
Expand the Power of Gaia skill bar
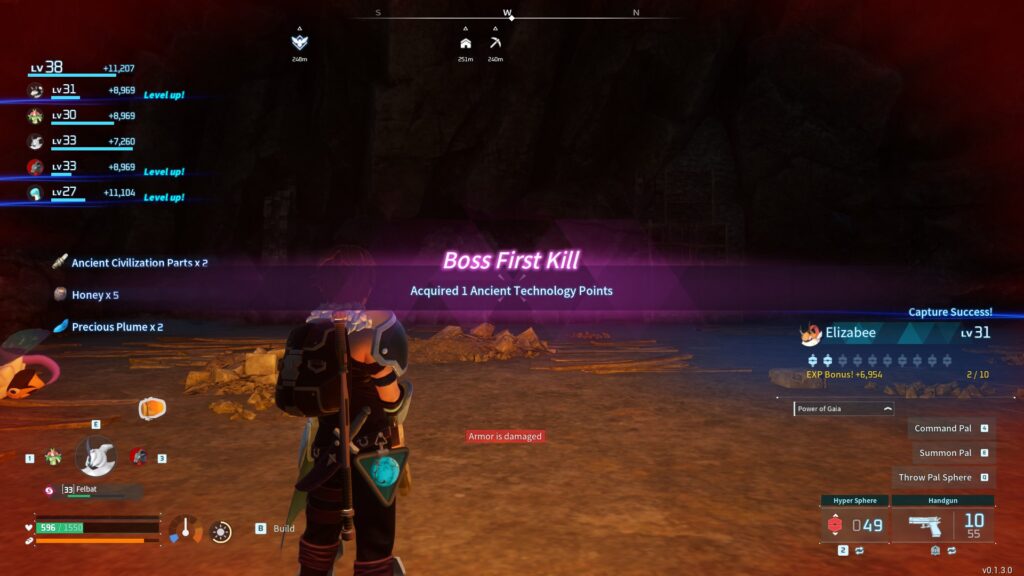[844, 408]
